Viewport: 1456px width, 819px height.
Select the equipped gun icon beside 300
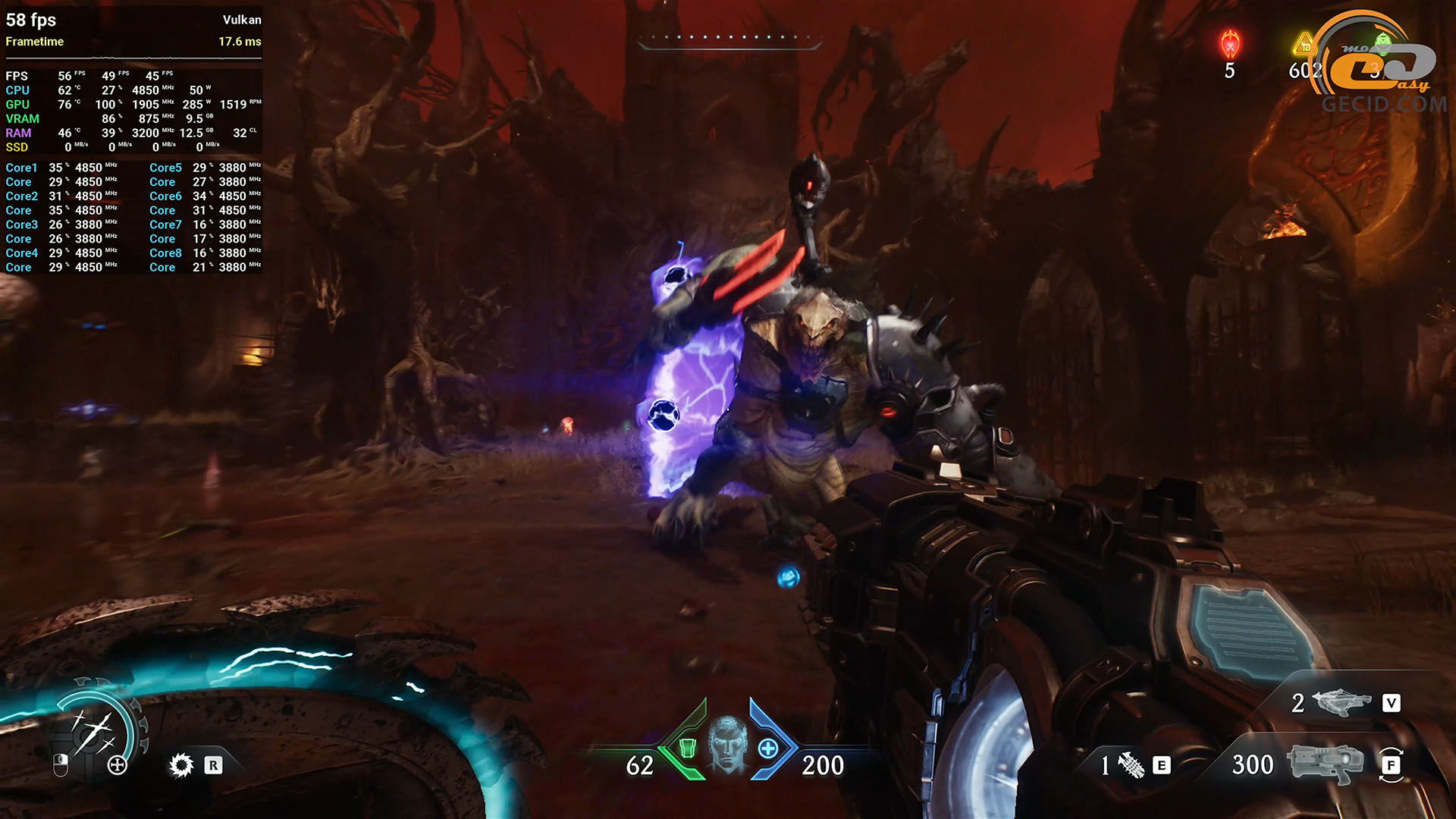(1325, 764)
